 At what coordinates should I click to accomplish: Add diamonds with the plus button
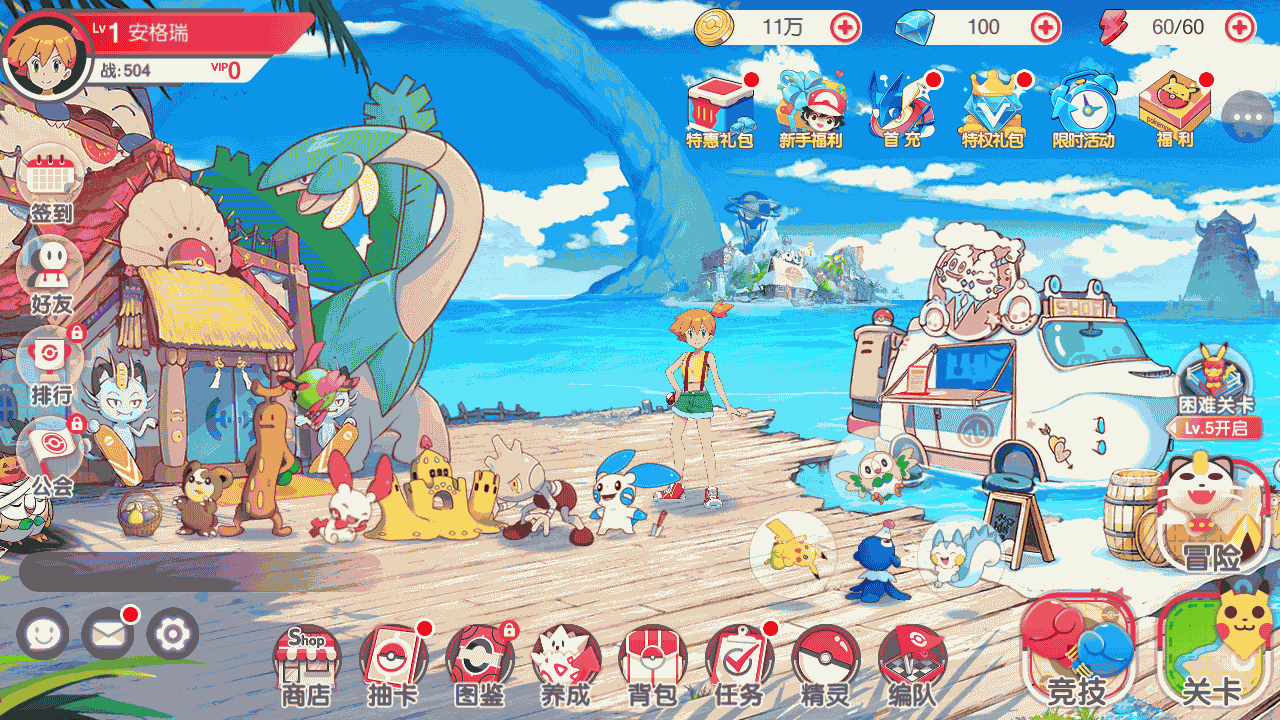(1046, 27)
